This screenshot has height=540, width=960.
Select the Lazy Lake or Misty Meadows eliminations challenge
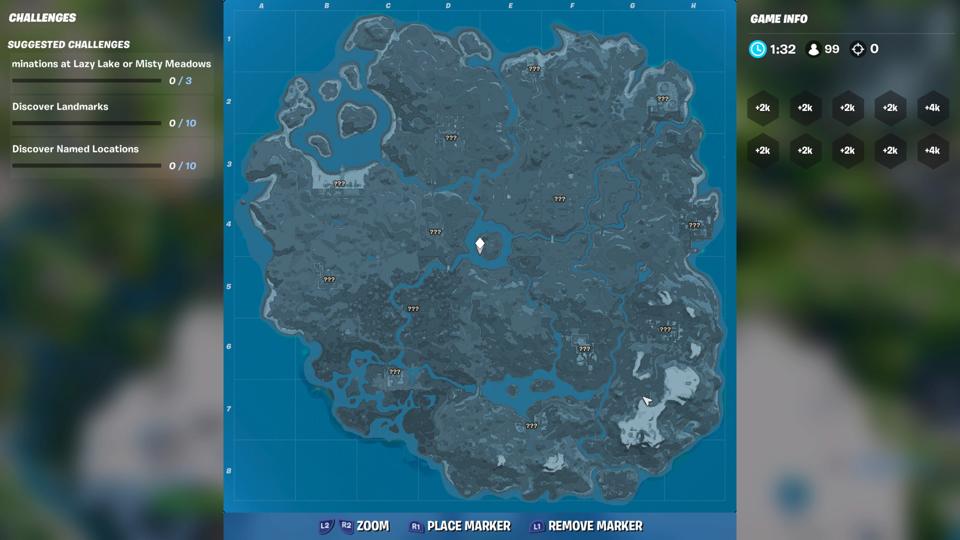[111, 72]
